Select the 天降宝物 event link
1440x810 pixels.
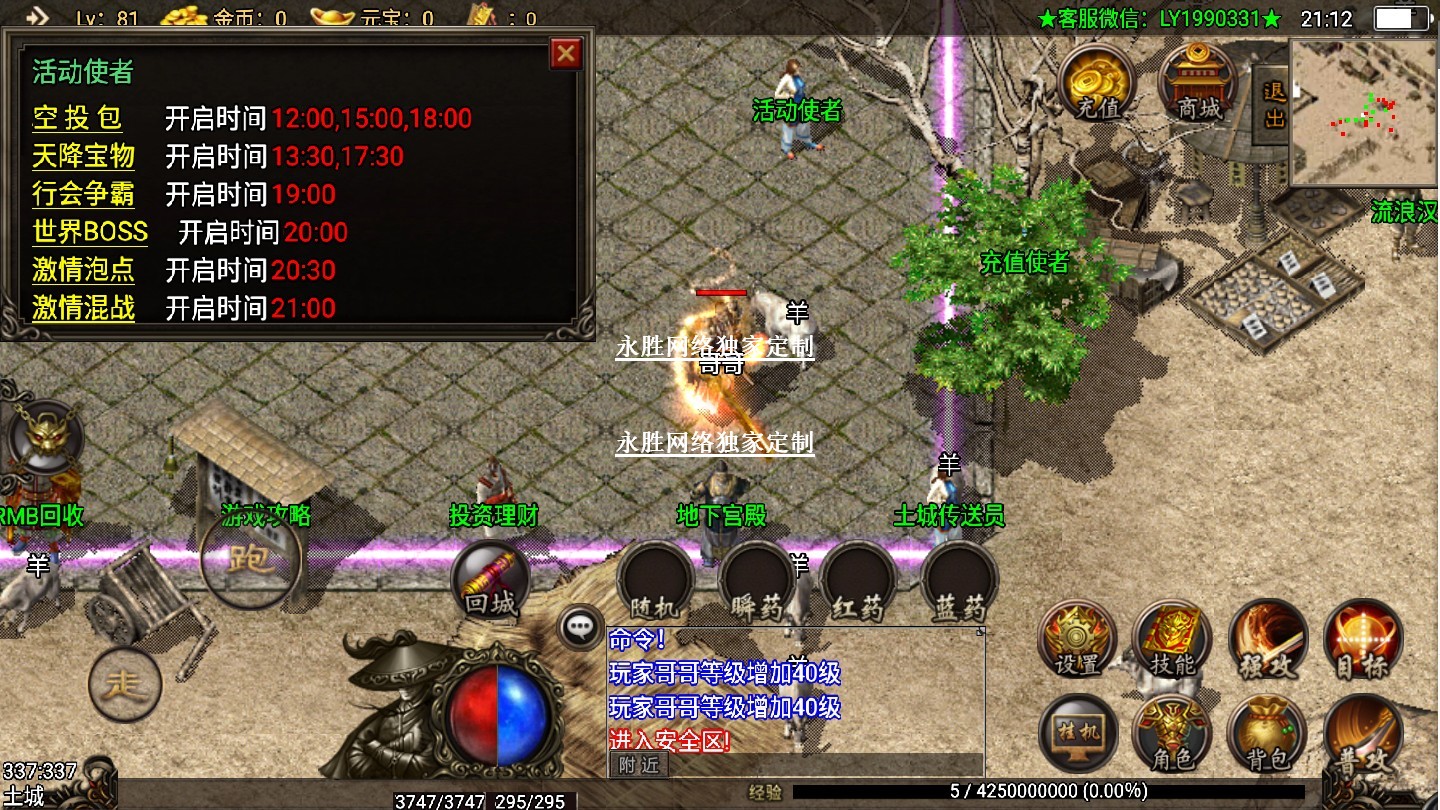83,156
